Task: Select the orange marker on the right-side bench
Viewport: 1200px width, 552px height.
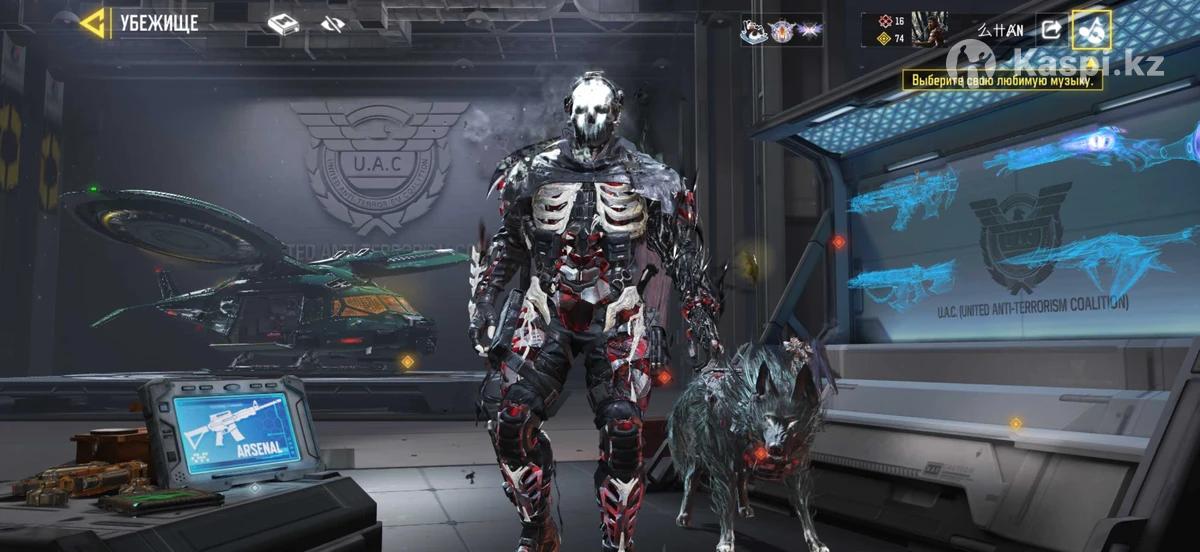Action: 1015,423
